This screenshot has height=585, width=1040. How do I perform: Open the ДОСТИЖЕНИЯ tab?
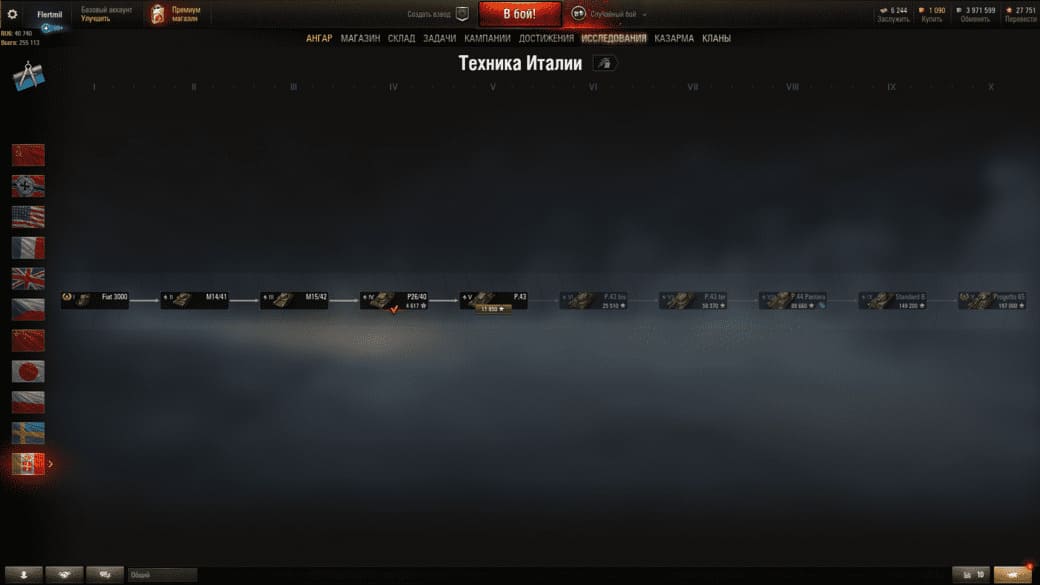[546, 38]
